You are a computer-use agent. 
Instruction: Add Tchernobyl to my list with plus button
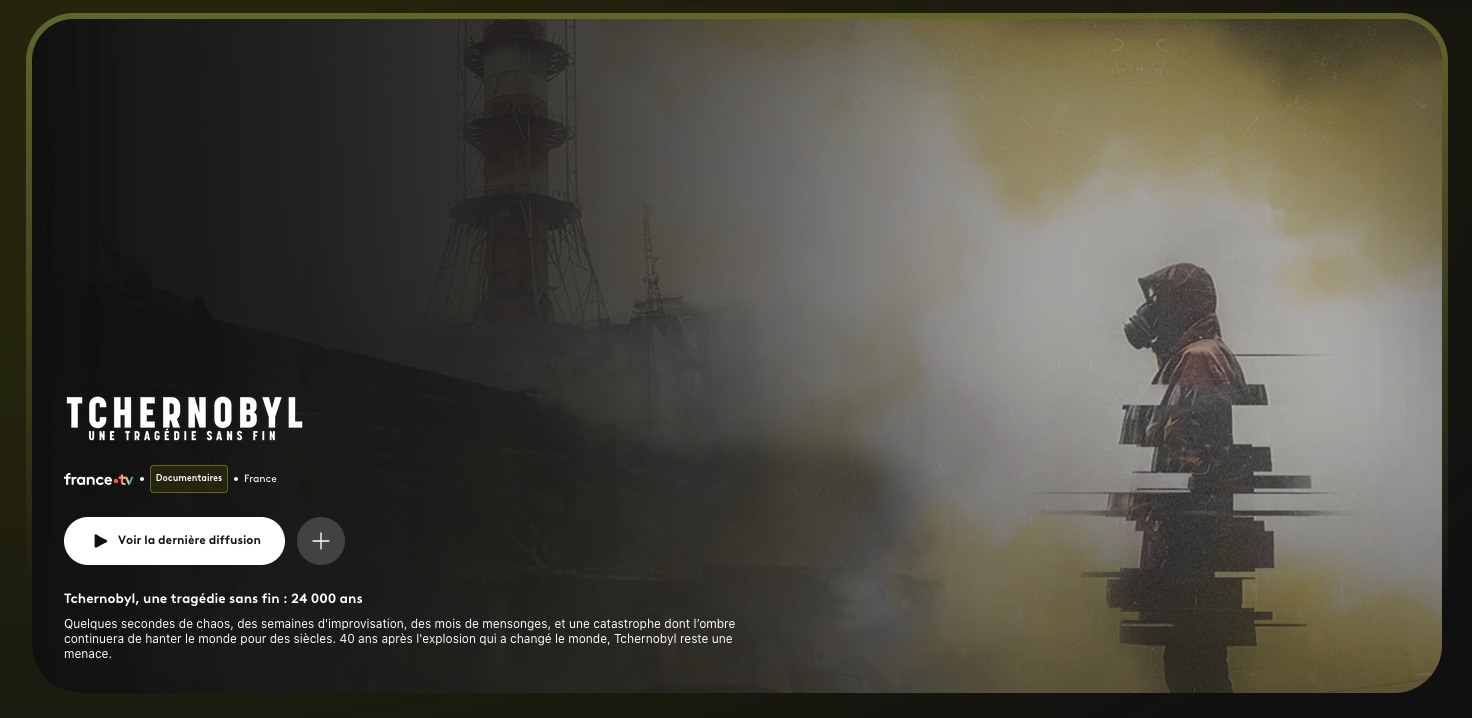tap(321, 541)
